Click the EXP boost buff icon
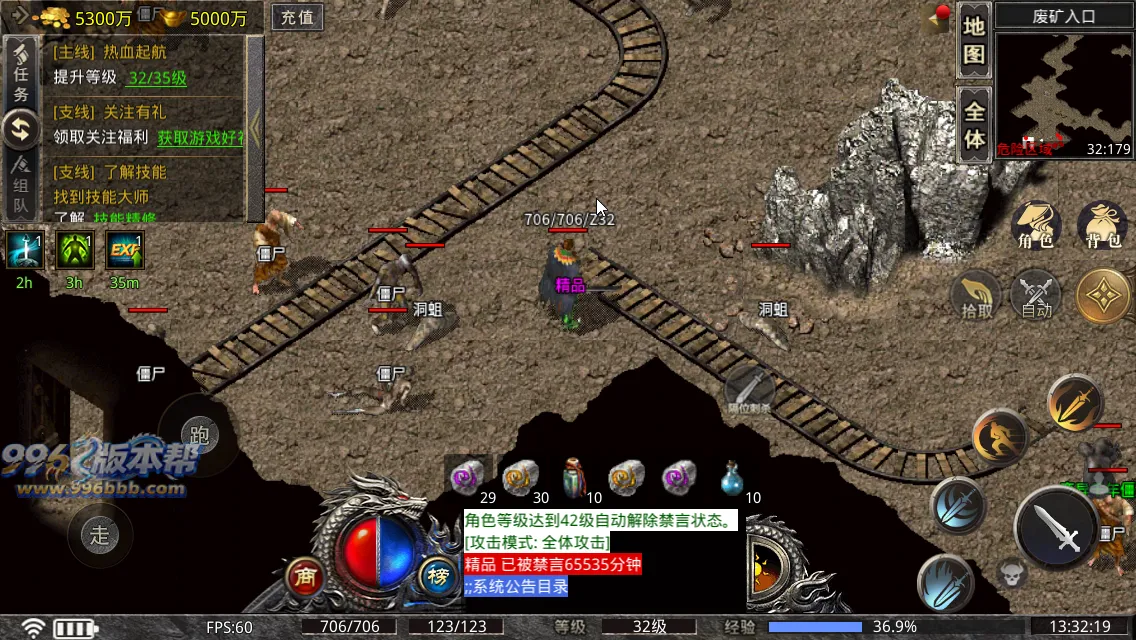This screenshot has width=1136, height=640. click(x=125, y=250)
